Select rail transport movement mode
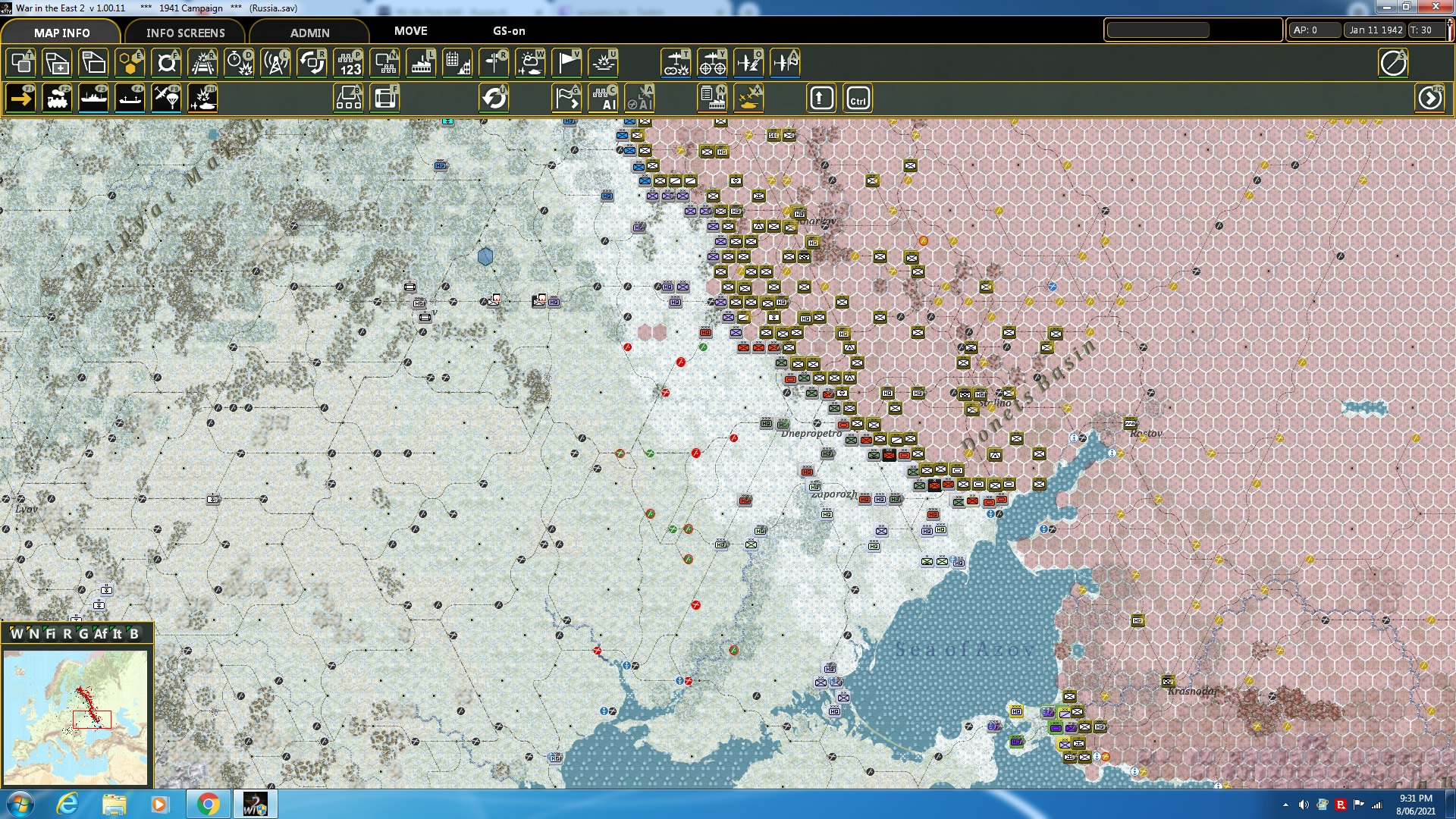1456x819 pixels. [57, 98]
